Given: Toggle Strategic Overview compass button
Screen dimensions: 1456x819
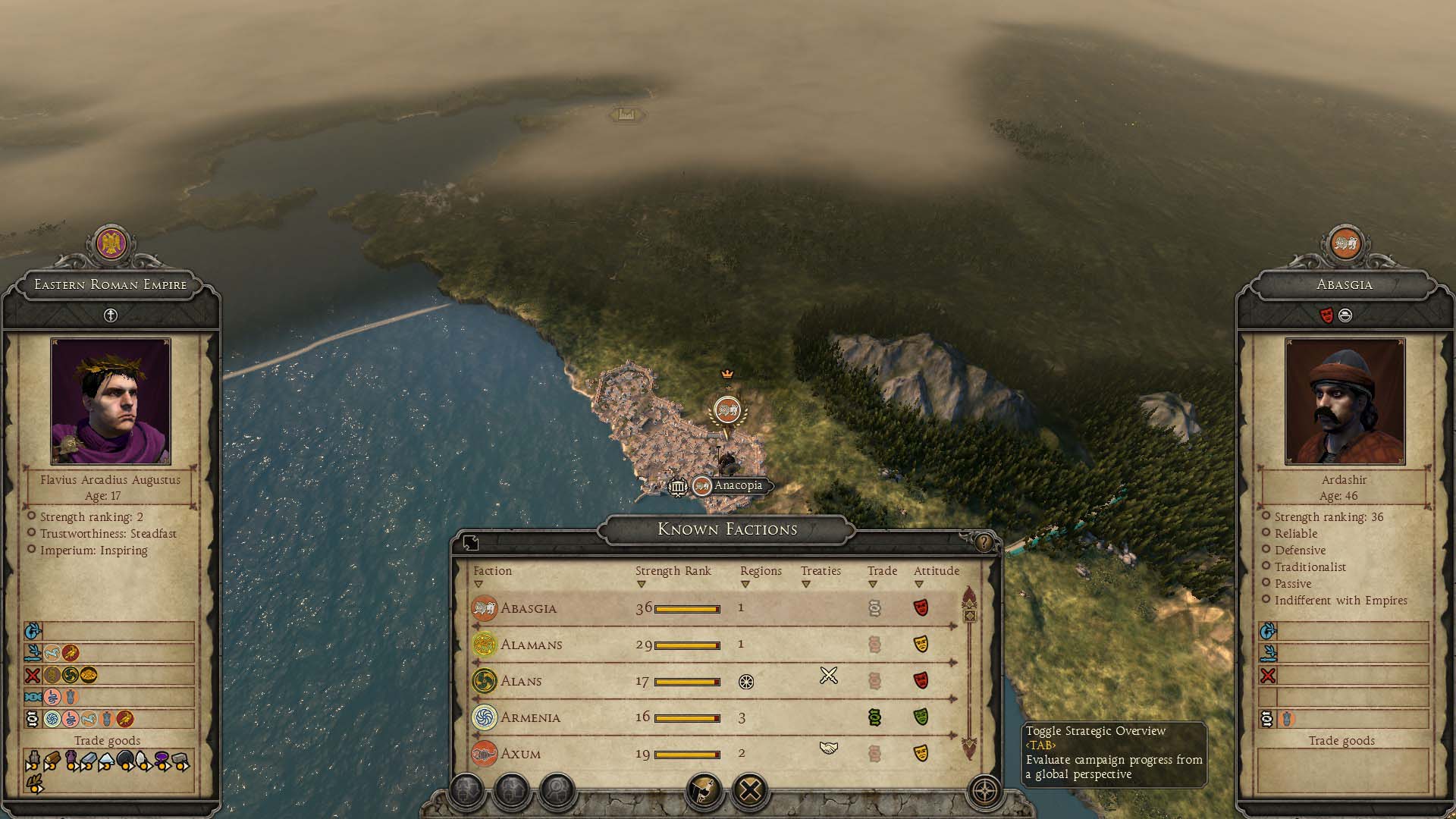Looking at the screenshot, I should (985, 792).
